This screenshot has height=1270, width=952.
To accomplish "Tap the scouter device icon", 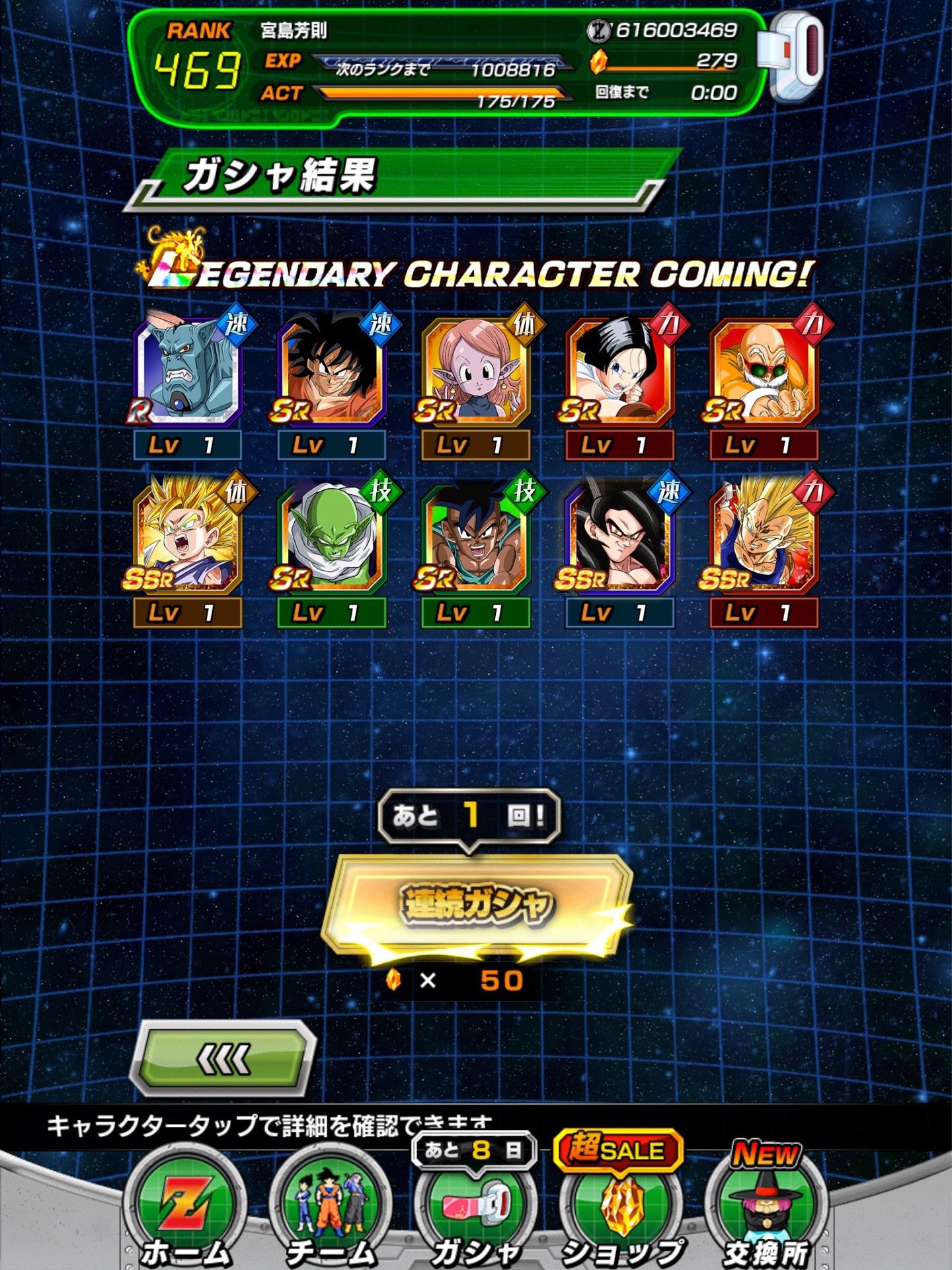I will [x=793, y=58].
